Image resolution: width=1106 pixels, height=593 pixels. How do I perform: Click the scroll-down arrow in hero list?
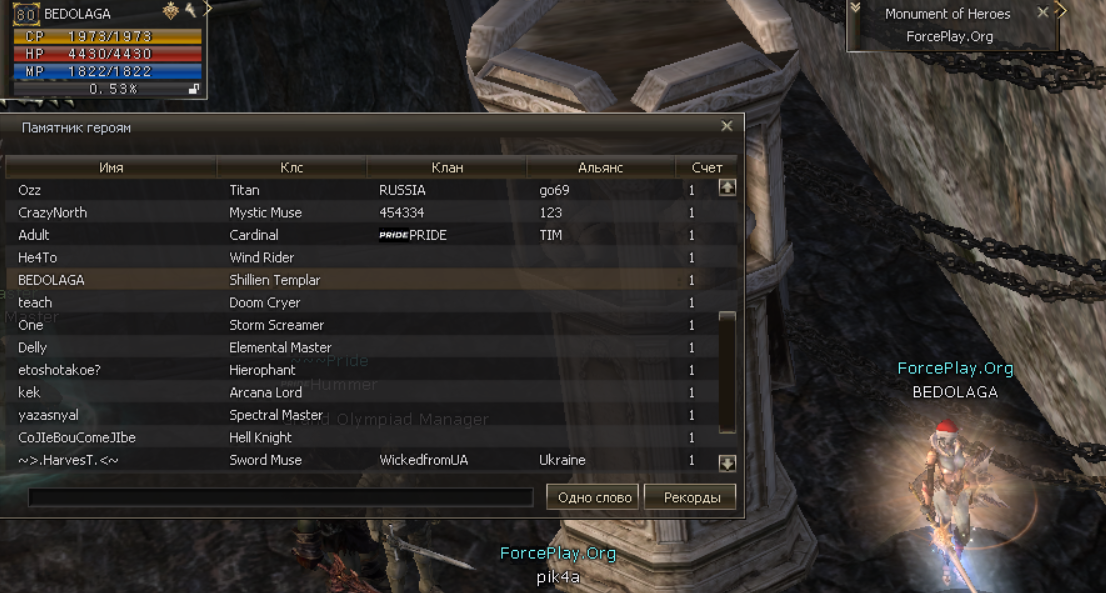pos(727,463)
